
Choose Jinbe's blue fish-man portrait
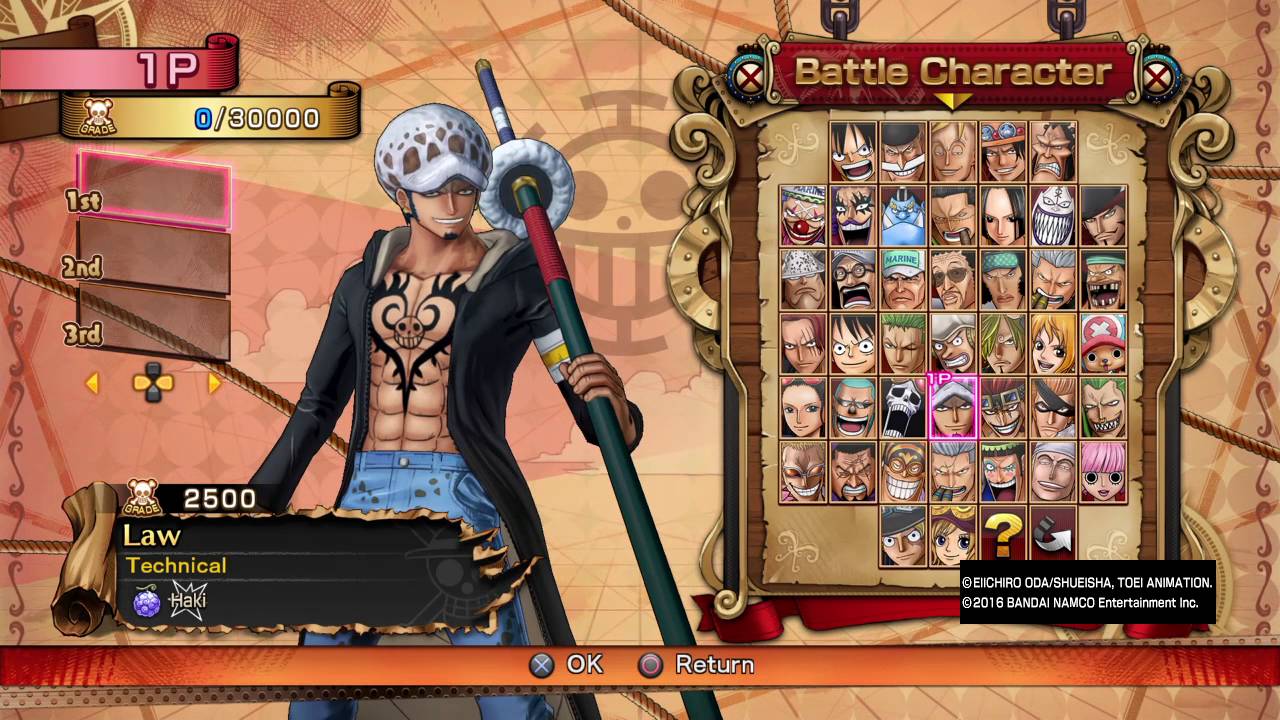coord(903,216)
